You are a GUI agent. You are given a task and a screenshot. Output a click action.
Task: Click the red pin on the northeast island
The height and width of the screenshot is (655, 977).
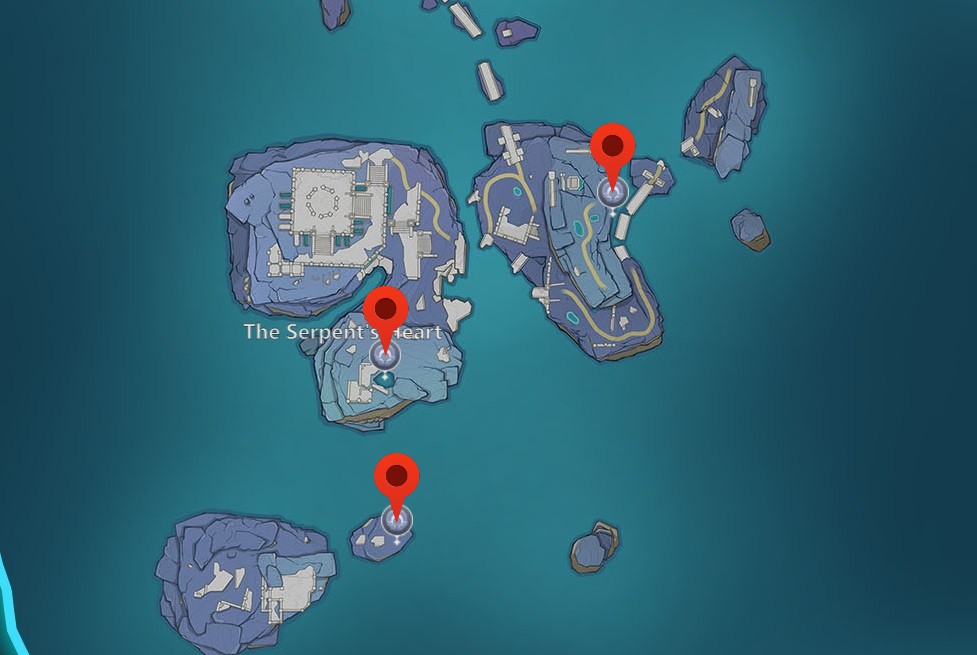[612, 148]
